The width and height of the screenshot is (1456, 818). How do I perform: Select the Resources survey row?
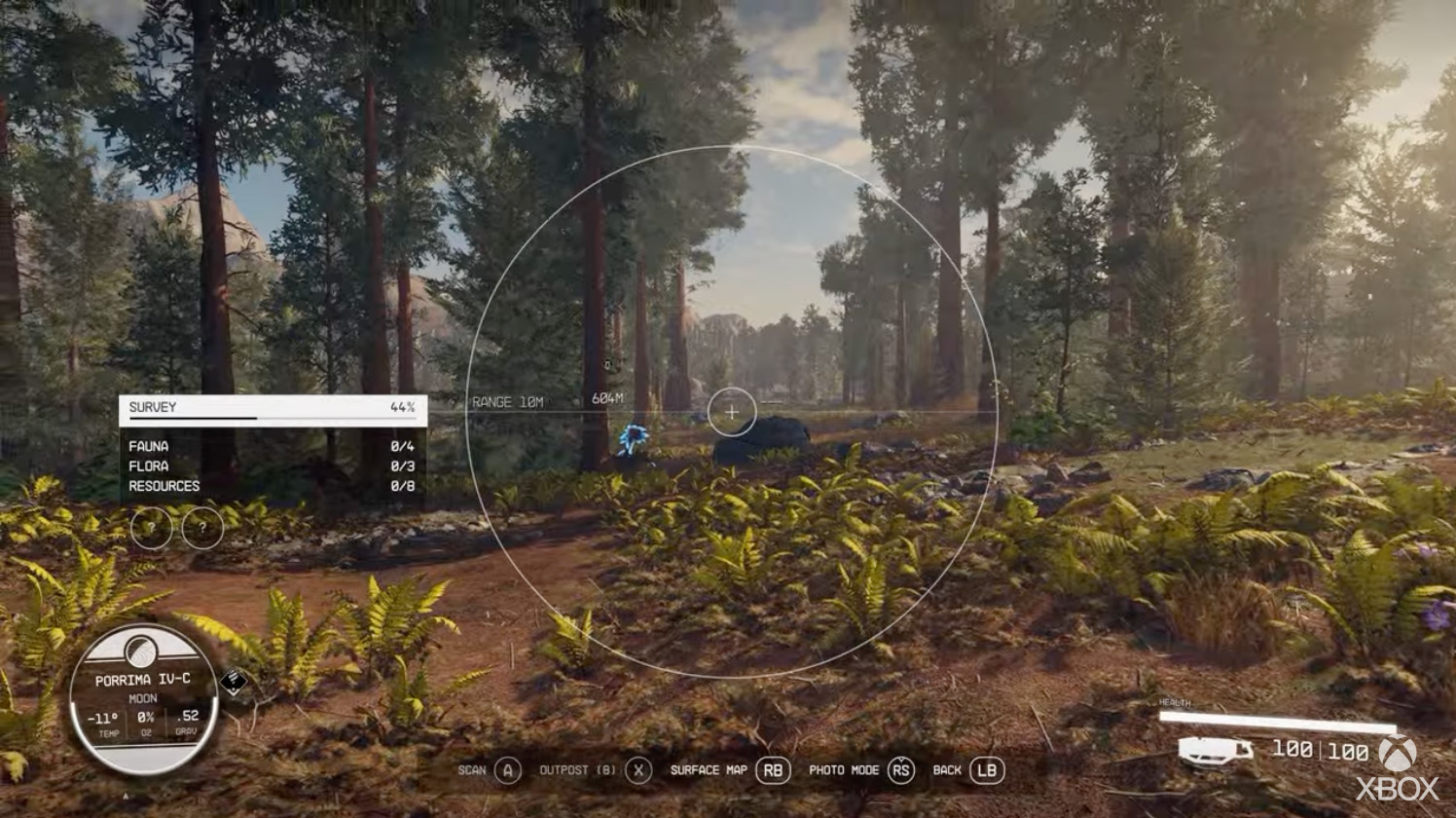click(x=273, y=486)
